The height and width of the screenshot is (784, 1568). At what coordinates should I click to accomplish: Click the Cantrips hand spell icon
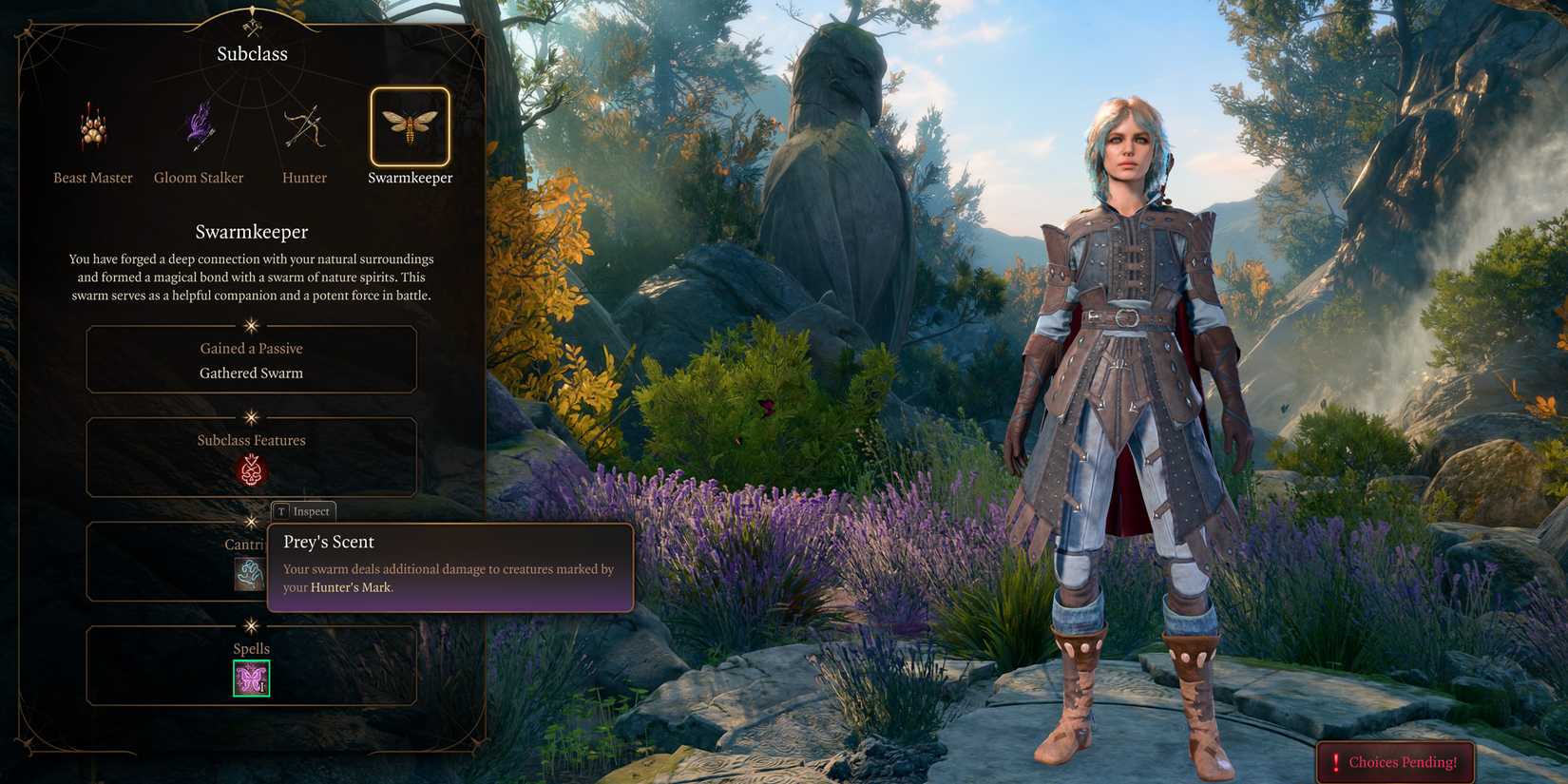[247, 575]
